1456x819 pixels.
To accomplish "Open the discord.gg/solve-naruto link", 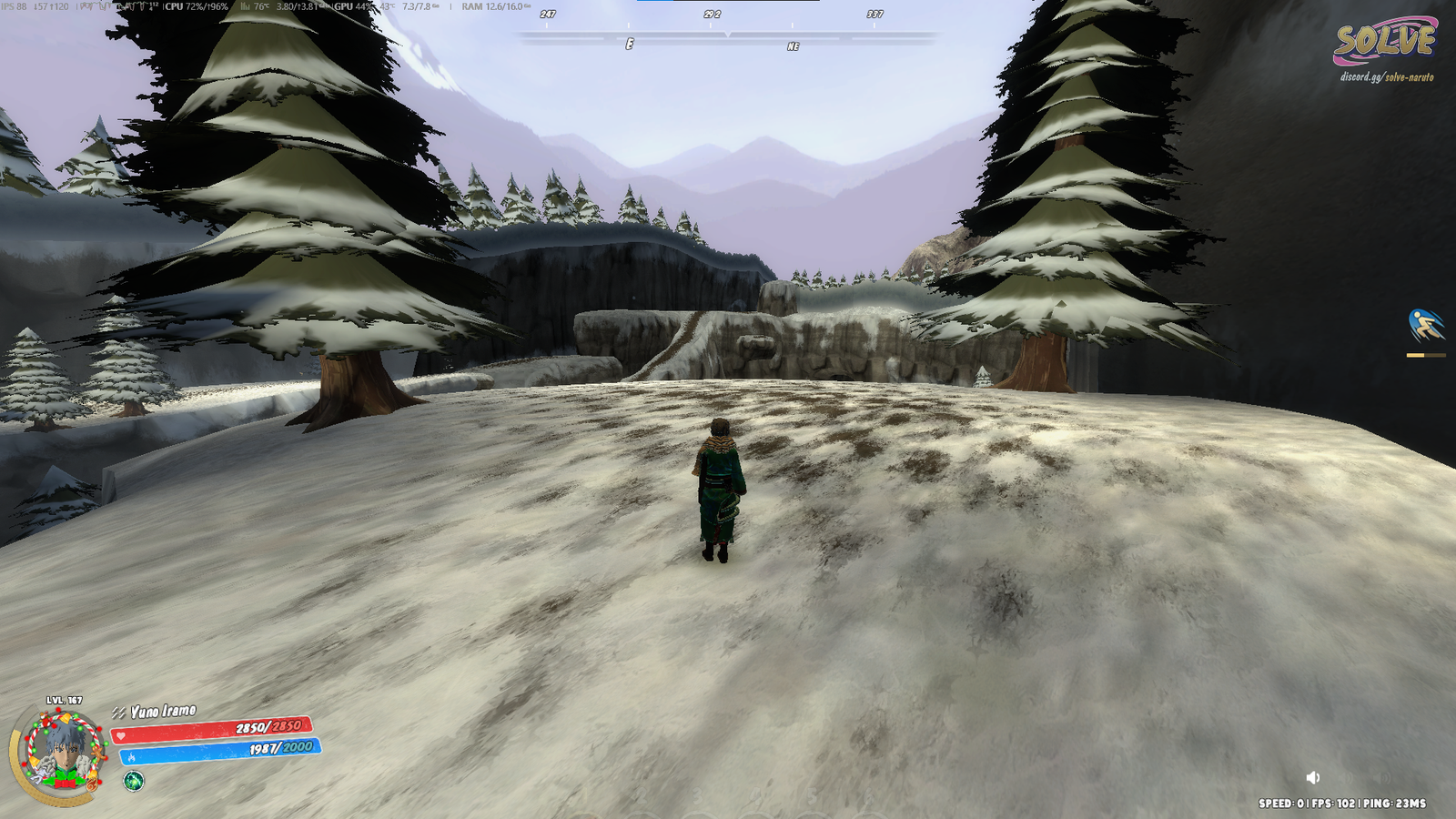I will click(x=1386, y=77).
